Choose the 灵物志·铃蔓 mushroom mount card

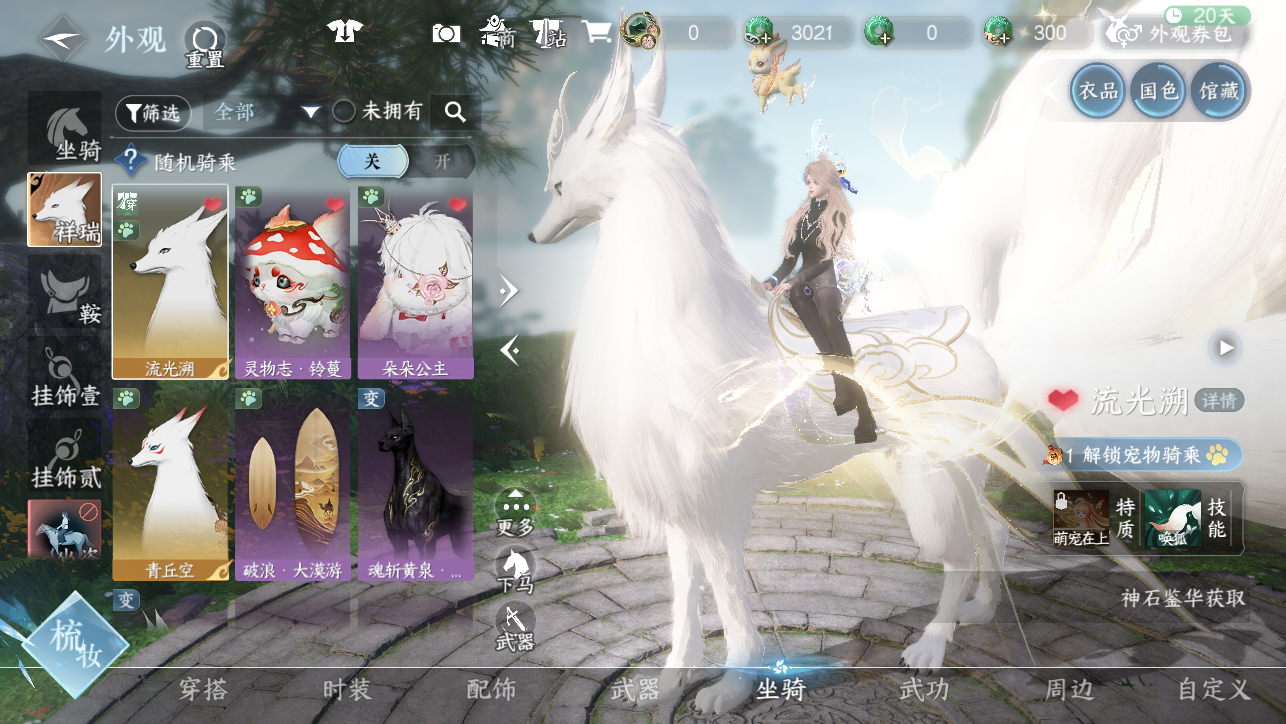point(292,281)
